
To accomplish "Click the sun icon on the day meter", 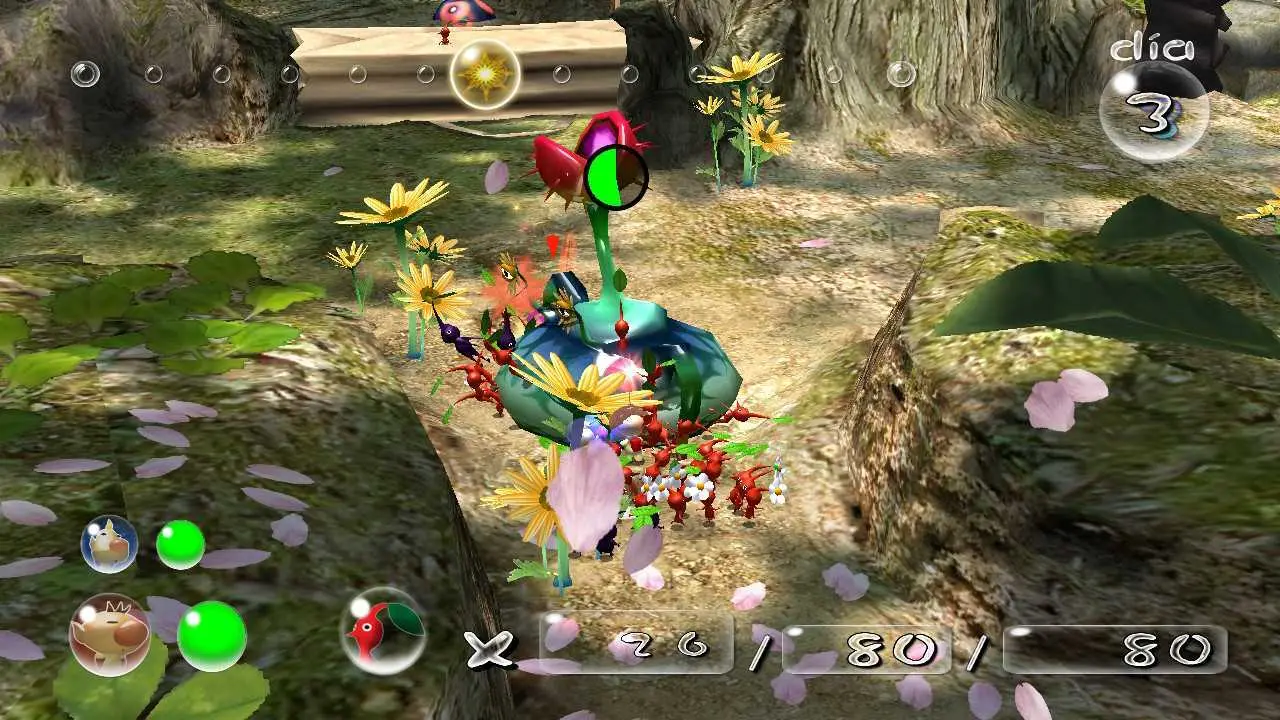I will 485,74.
